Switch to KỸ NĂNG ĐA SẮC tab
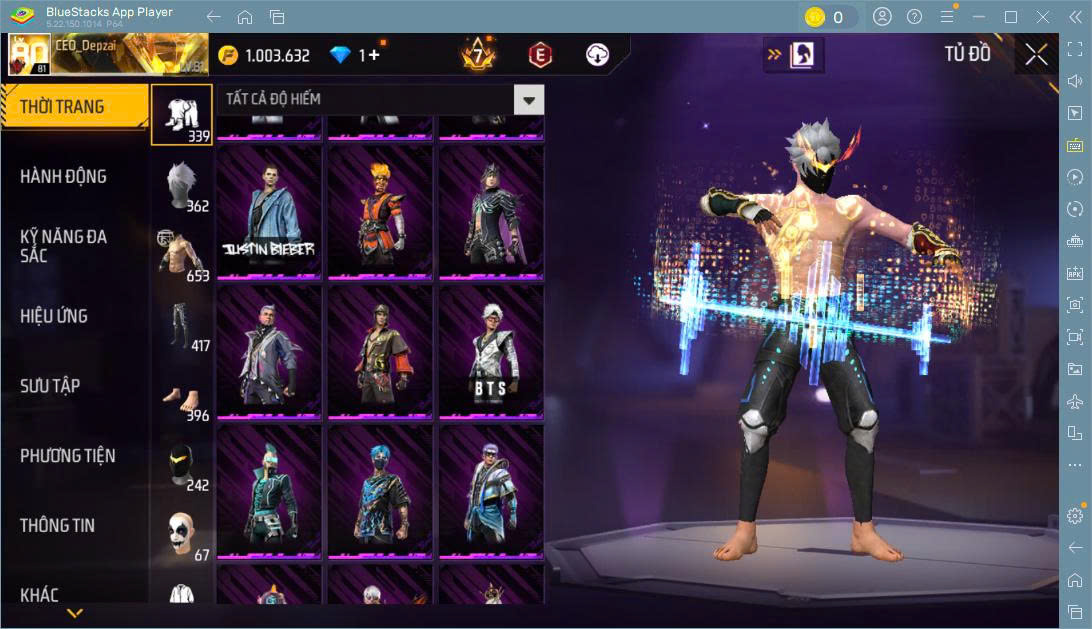The width and height of the screenshot is (1092, 629). 63,246
